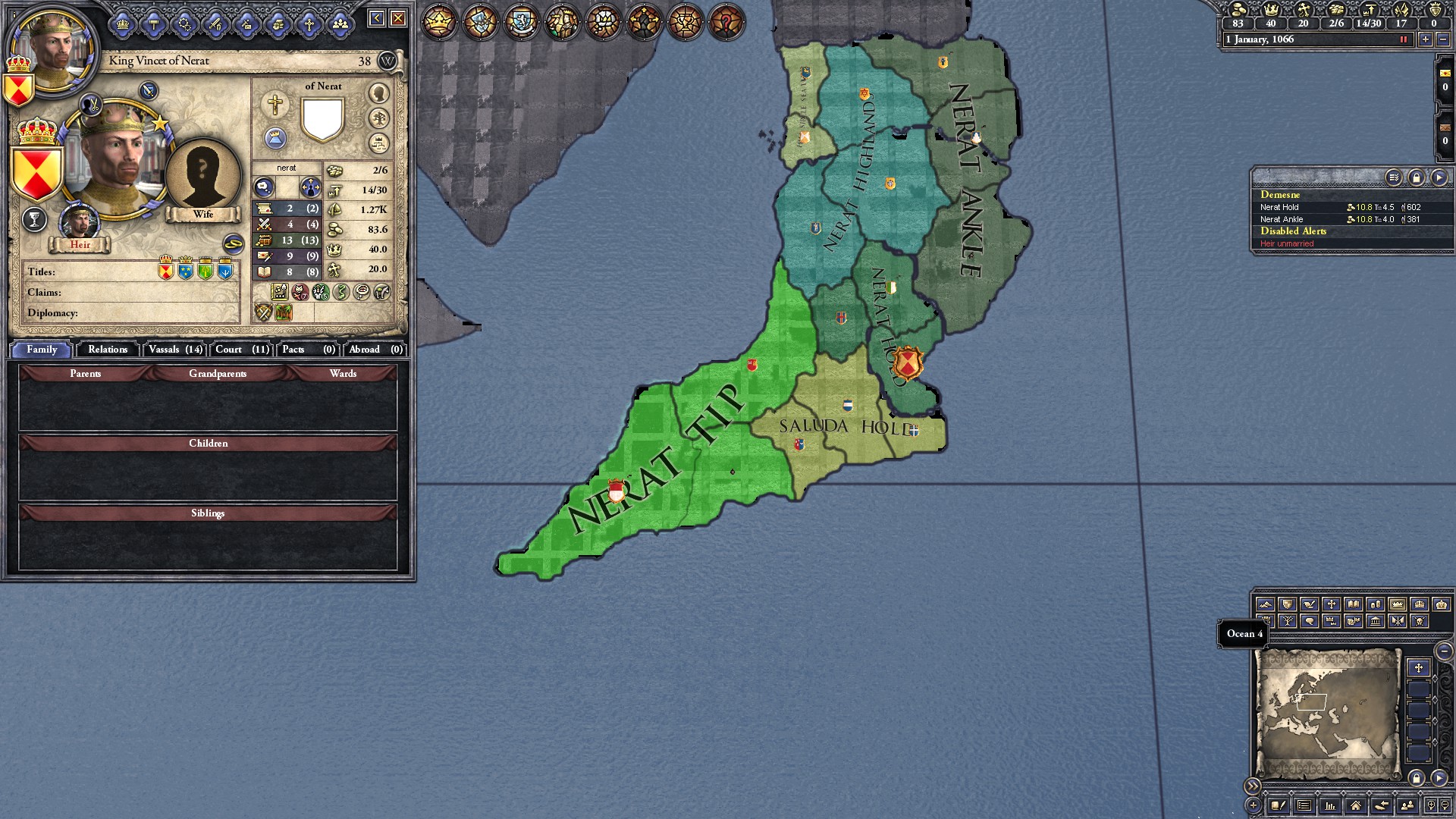Toggle the pause button next to the date
1456x819 pixels.
click(x=1402, y=39)
